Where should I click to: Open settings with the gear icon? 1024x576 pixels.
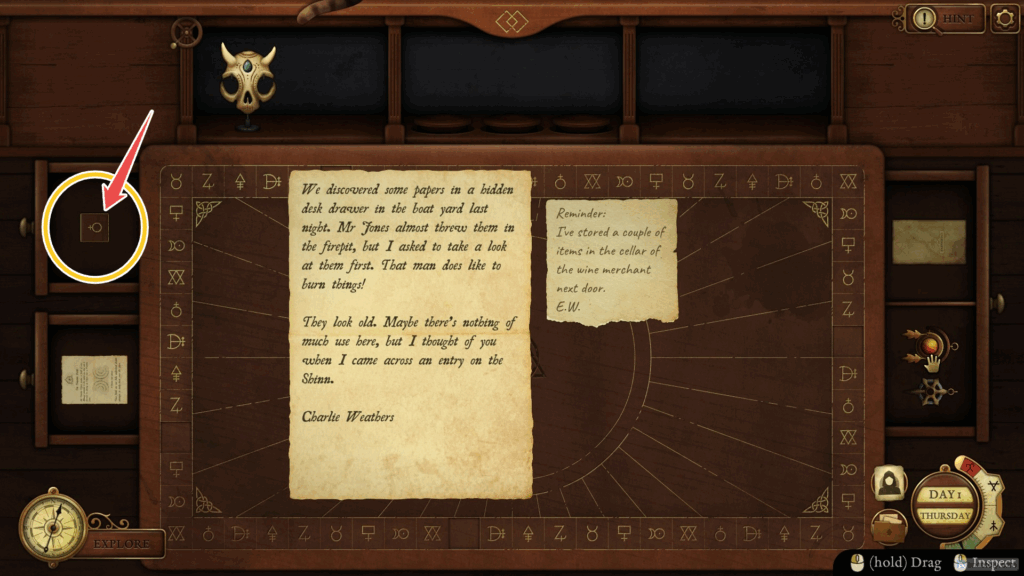tap(1004, 19)
